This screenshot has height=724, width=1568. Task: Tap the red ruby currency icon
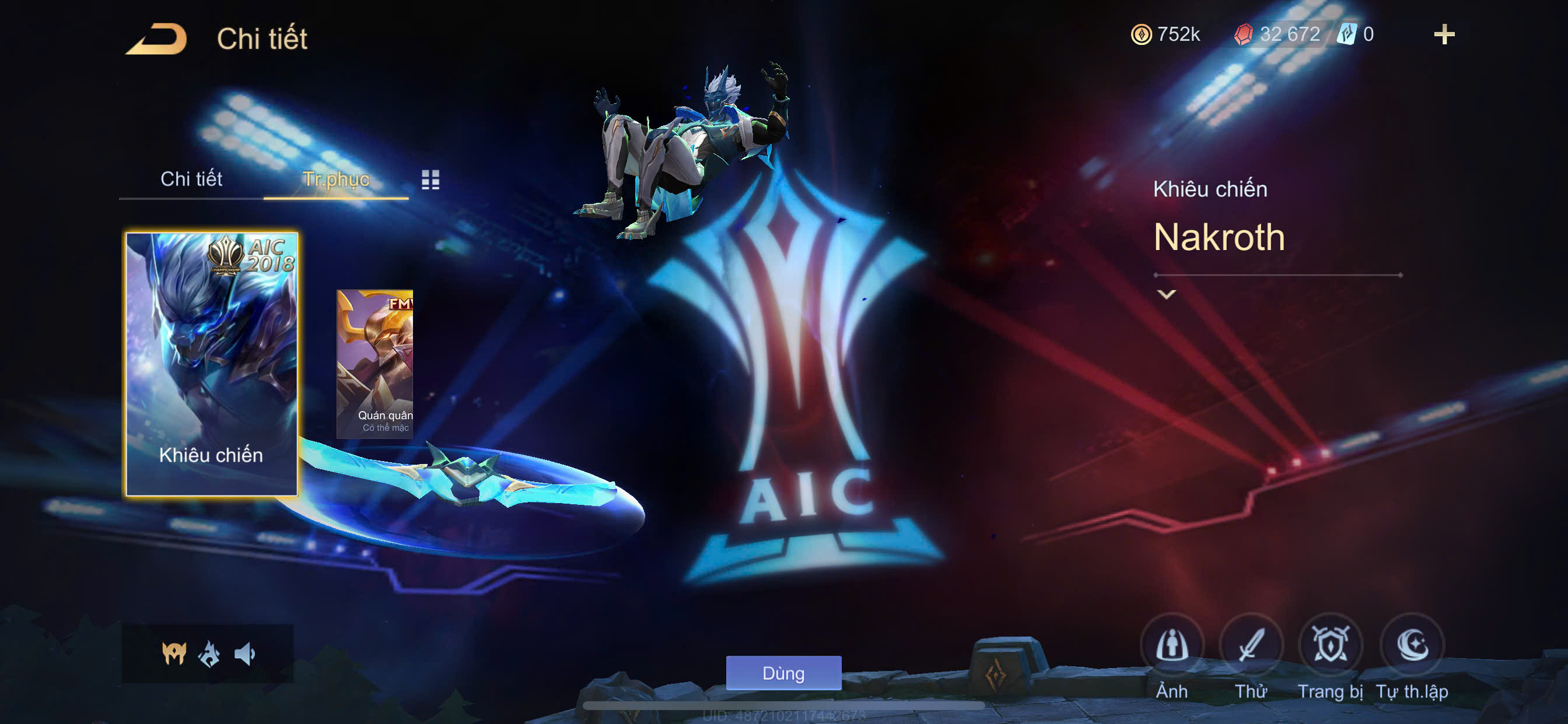[1243, 34]
